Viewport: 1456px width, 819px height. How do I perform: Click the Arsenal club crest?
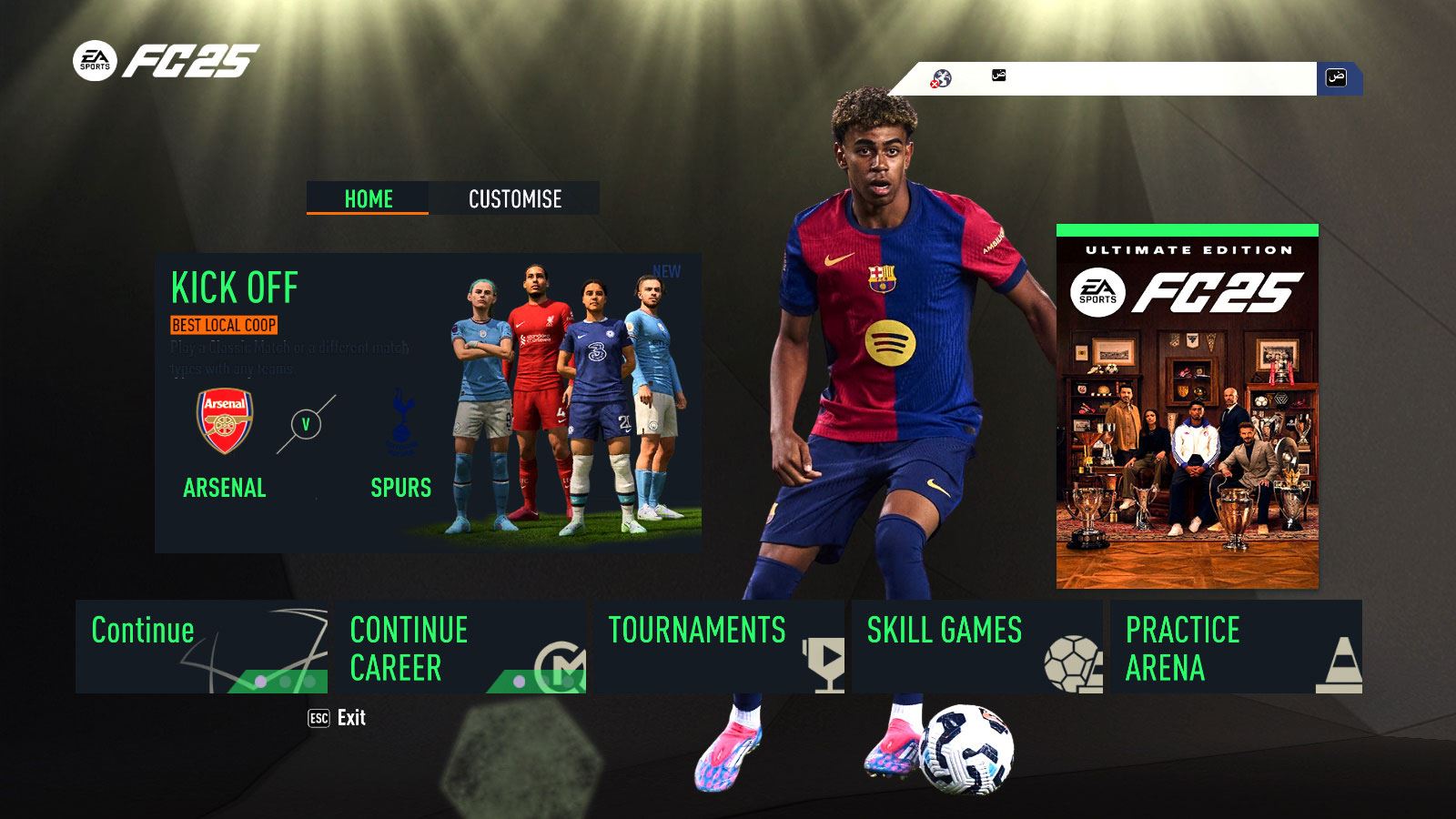[x=225, y=421]
